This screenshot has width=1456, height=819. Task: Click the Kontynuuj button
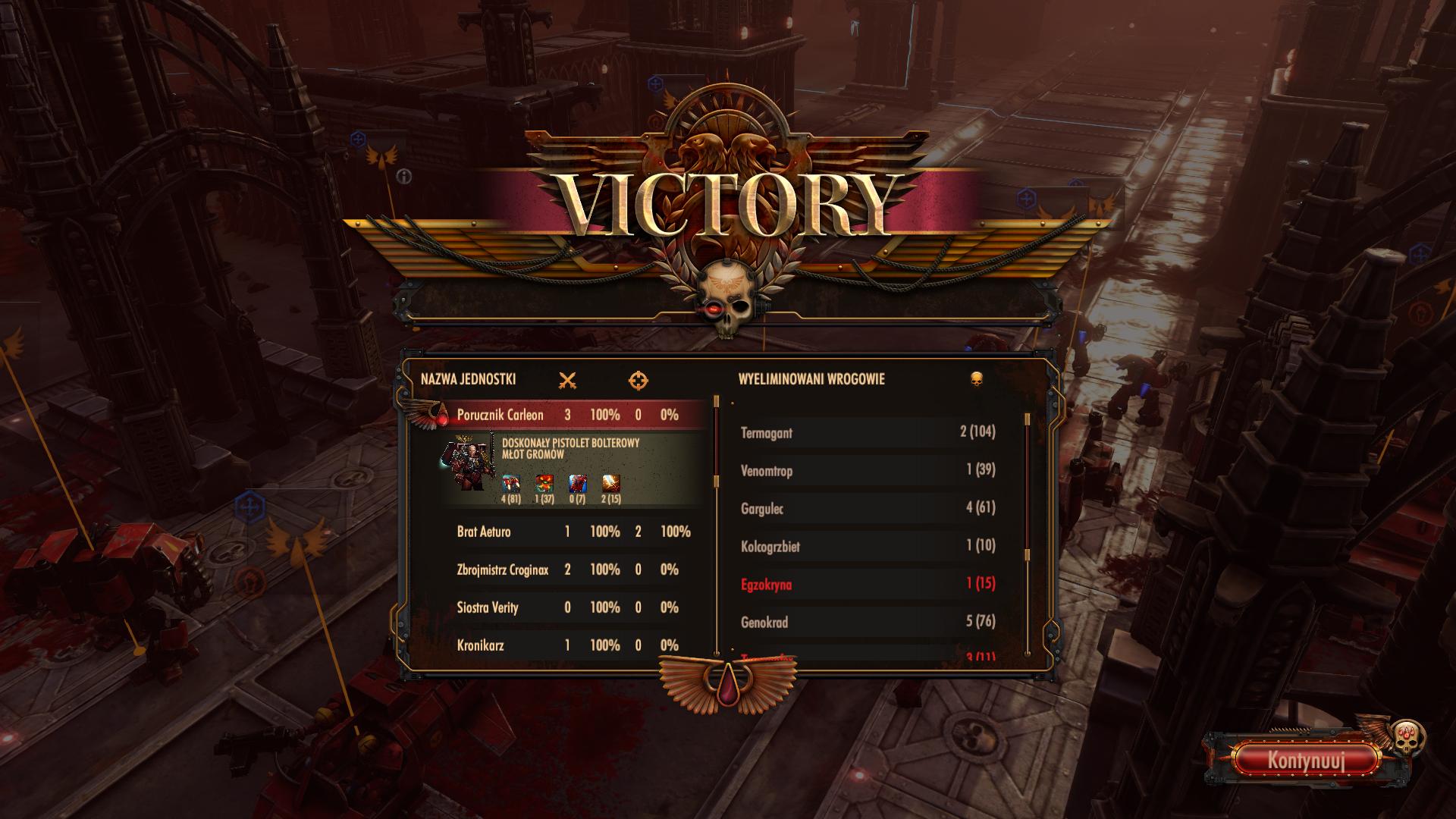tap(1306, 760)
